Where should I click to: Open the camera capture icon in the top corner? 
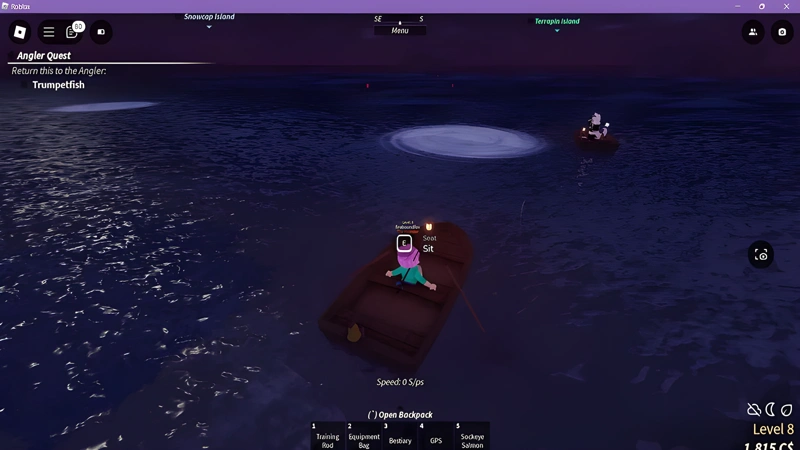pyautogui.click(x=781, y=32)
